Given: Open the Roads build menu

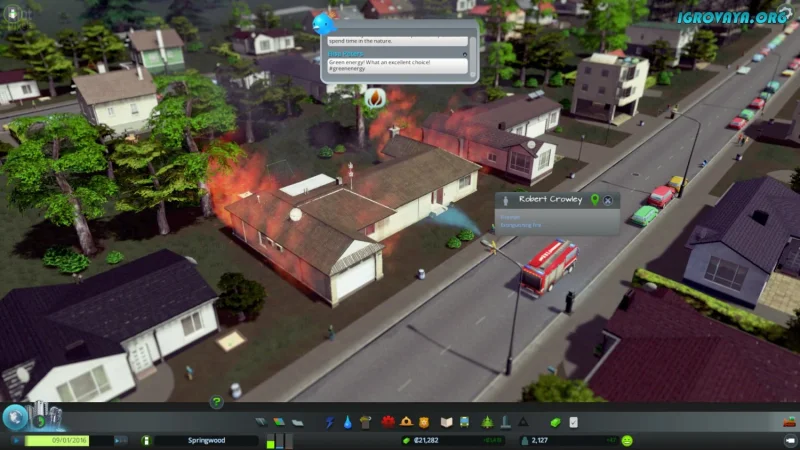Looking at the screenshot, I should click(x=262, y=422).
